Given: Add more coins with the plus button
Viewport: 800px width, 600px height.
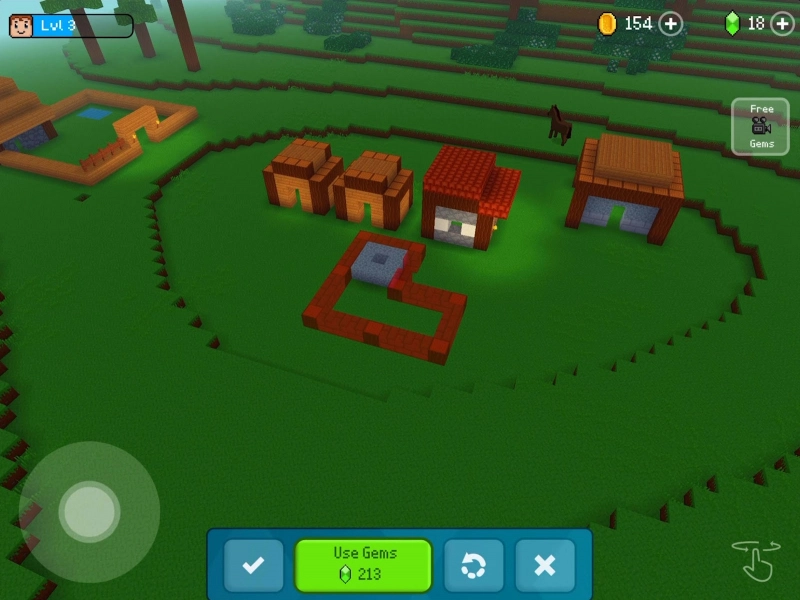Looking at the screenshot, I should (x=671, y=23).
